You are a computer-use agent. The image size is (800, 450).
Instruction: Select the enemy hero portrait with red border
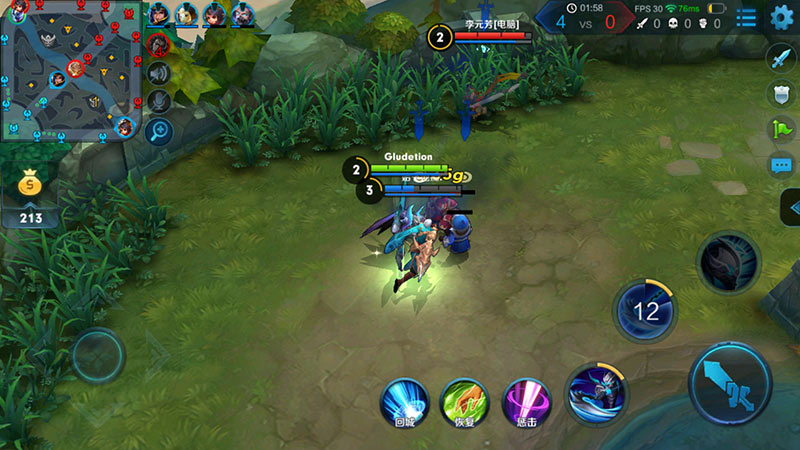tap(158, 45)
